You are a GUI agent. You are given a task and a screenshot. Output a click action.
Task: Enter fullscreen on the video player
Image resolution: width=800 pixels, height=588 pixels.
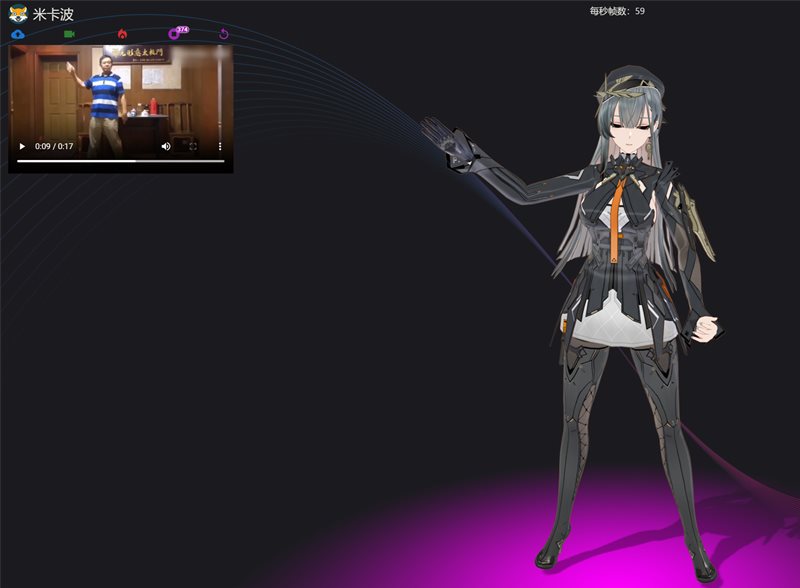click(x=193, y=146)
